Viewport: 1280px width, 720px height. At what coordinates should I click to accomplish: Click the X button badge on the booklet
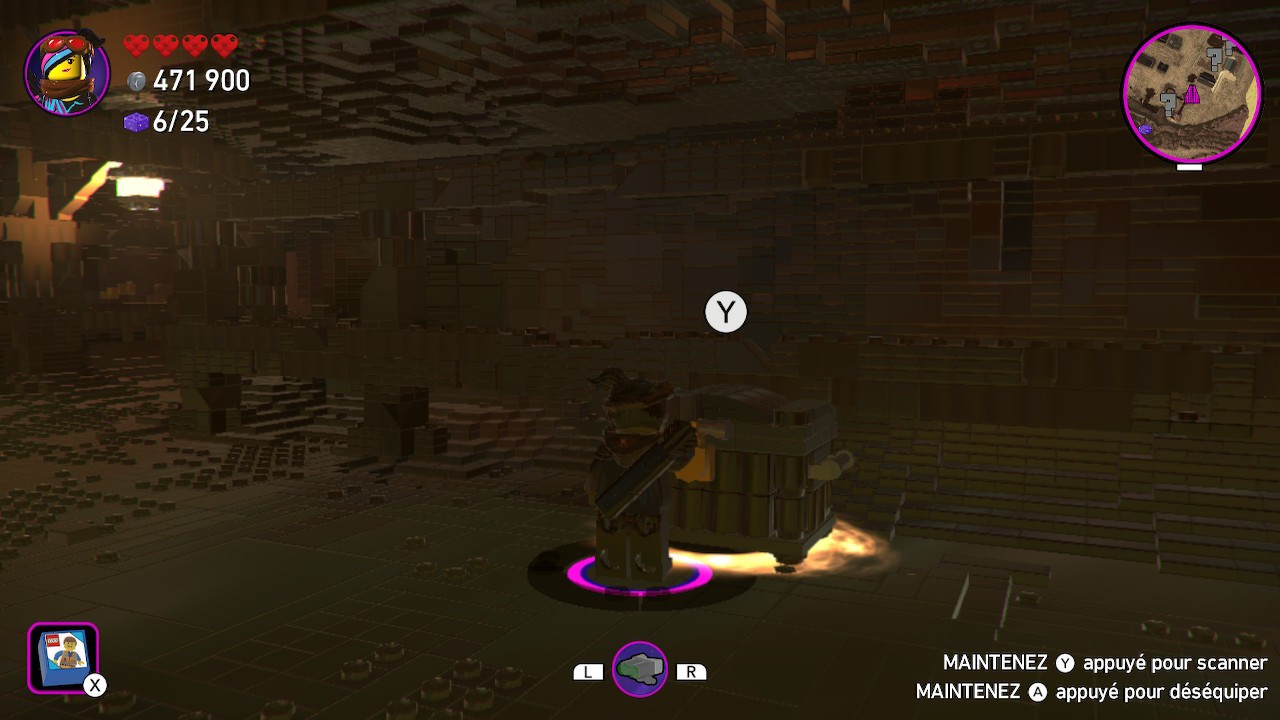click(93, 686)
